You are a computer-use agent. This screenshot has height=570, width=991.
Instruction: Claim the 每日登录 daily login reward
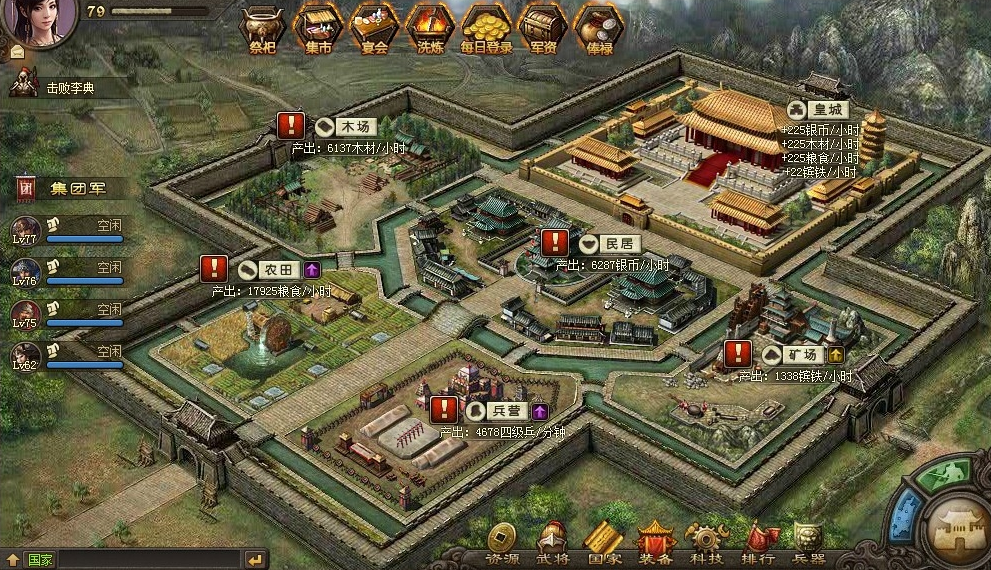tap(487, 28)
